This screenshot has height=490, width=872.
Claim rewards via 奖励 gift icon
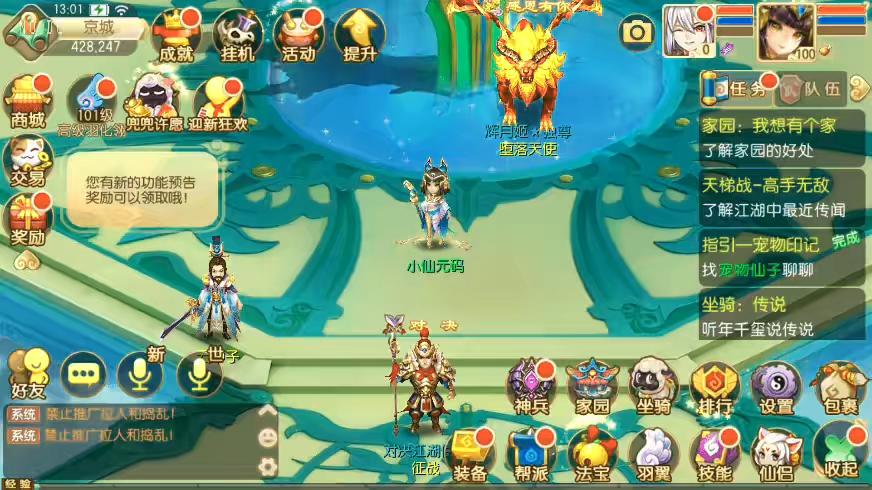[x=27, y=219]
